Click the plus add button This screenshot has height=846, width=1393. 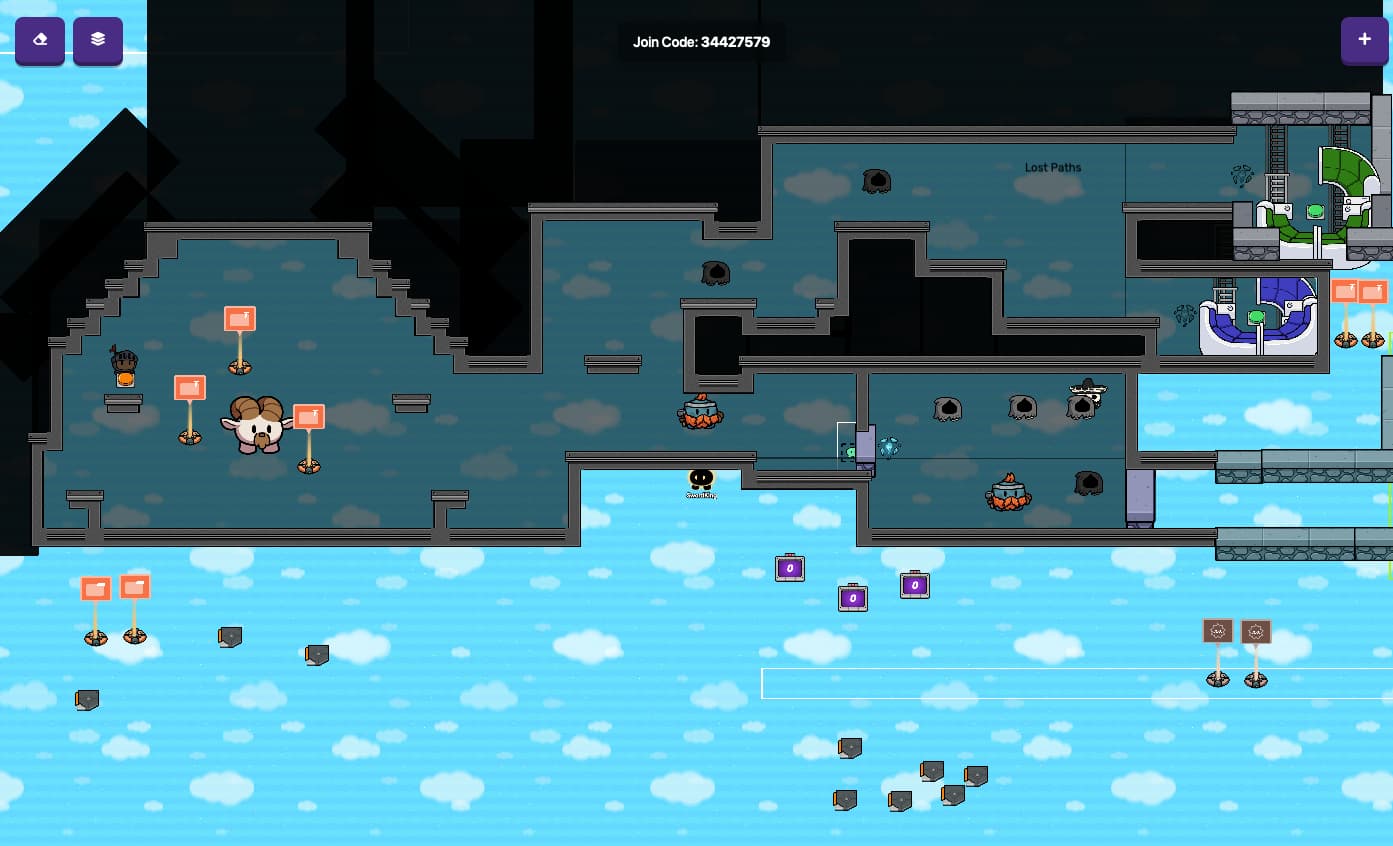pos(1364,40)
